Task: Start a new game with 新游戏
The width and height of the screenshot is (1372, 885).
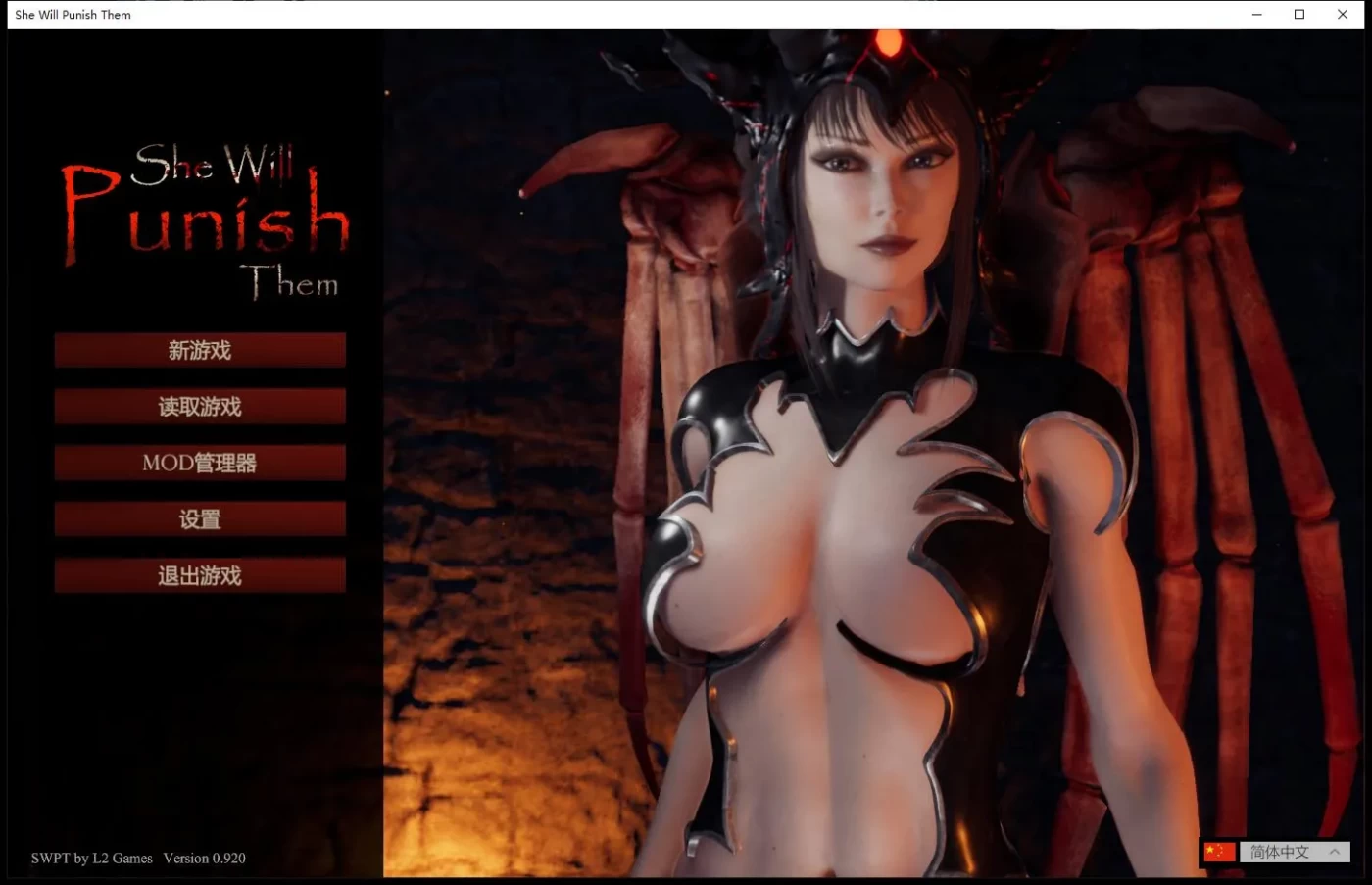Action: click(199, 350)
